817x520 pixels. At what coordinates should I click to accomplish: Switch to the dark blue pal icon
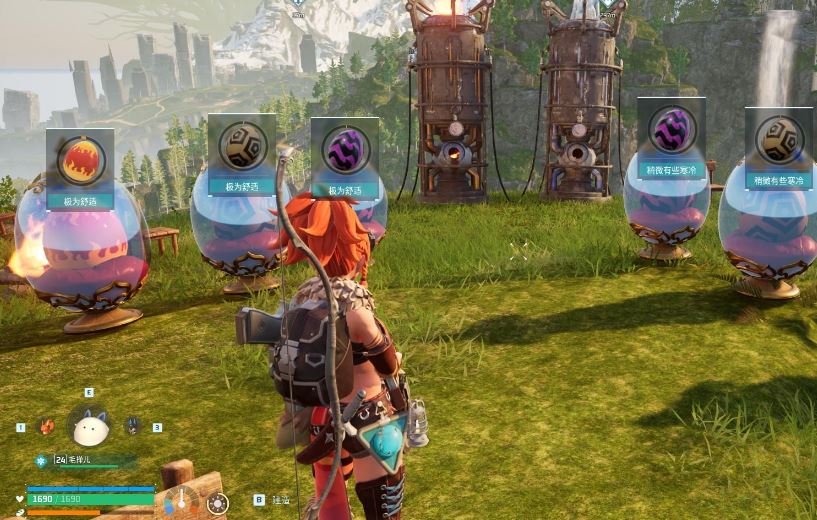tap(132, 427)
